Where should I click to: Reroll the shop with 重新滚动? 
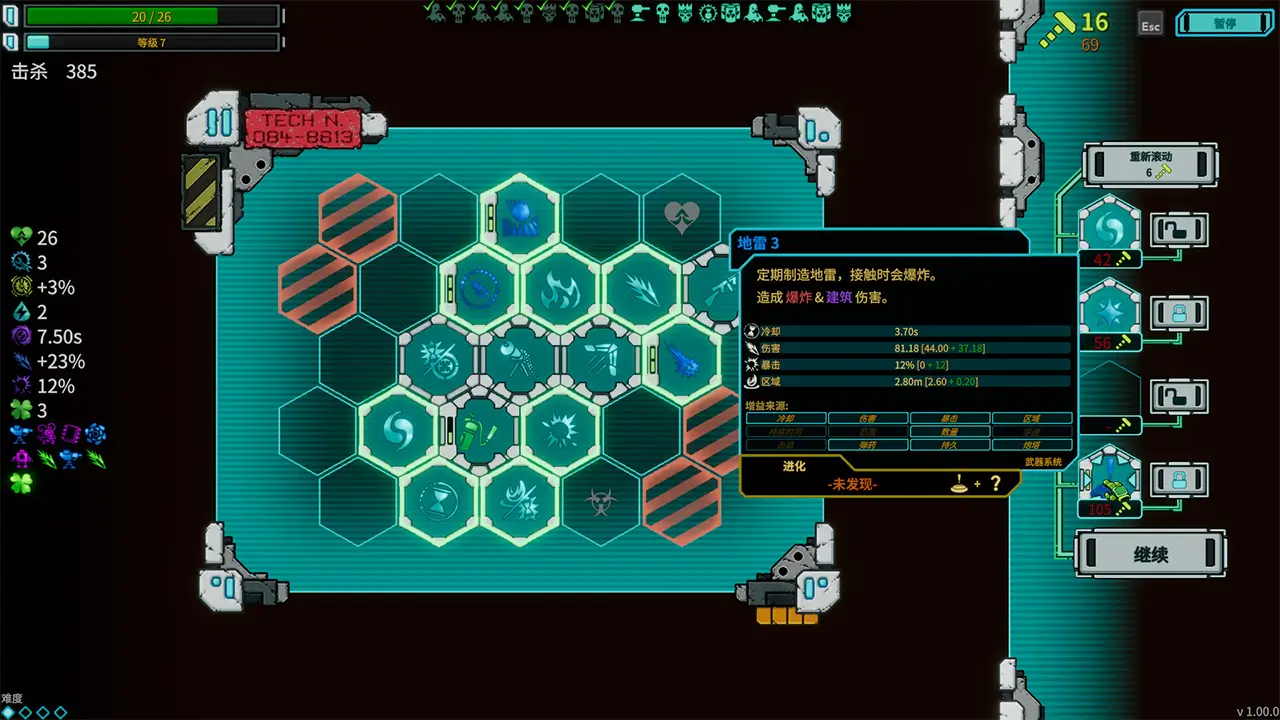(1150, 164)
